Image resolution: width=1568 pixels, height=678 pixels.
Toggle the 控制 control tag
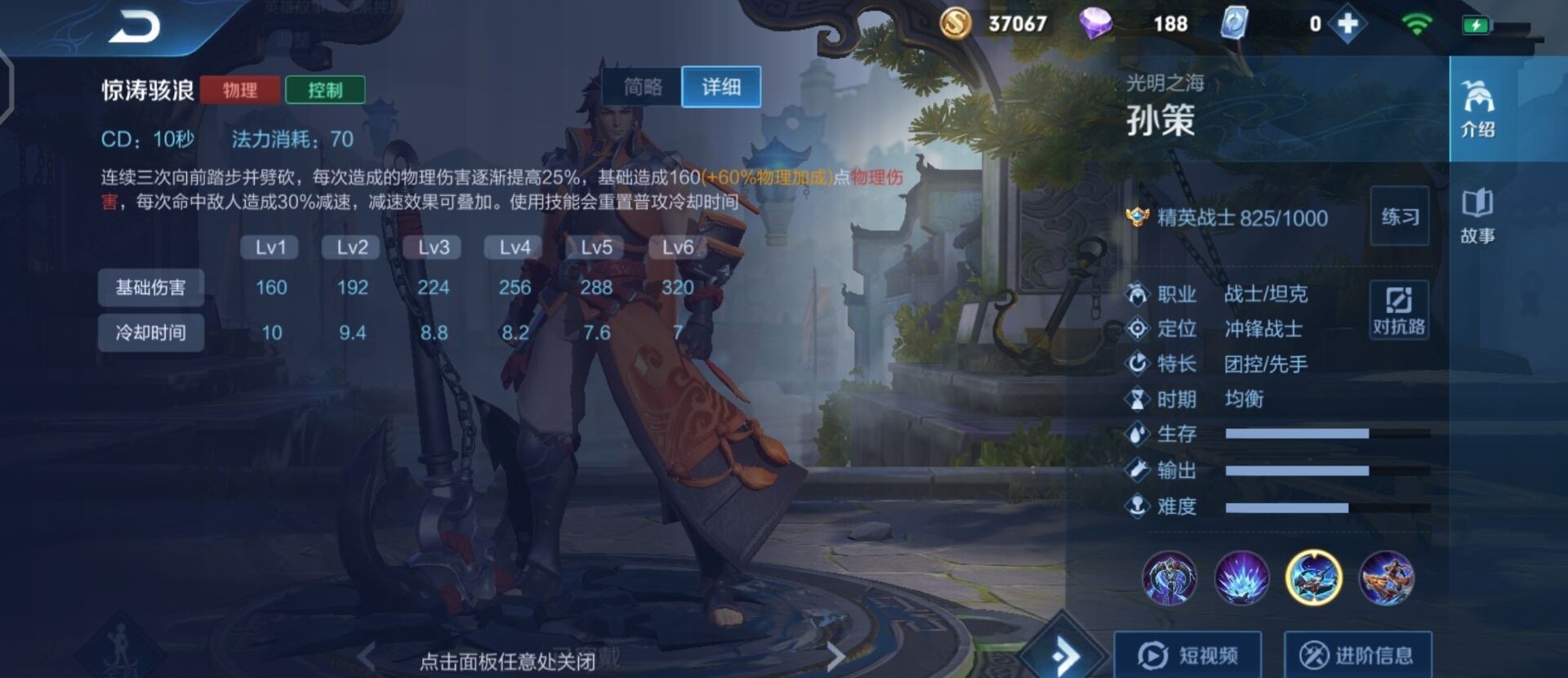325,90
